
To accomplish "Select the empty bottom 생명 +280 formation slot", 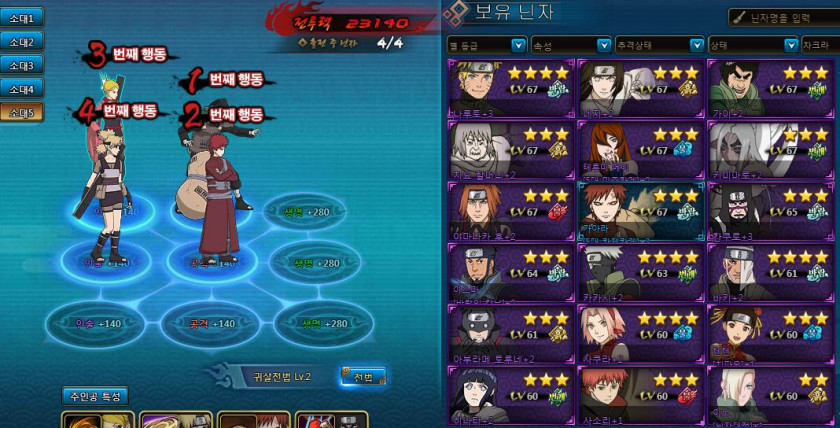I will pos(312,325).
